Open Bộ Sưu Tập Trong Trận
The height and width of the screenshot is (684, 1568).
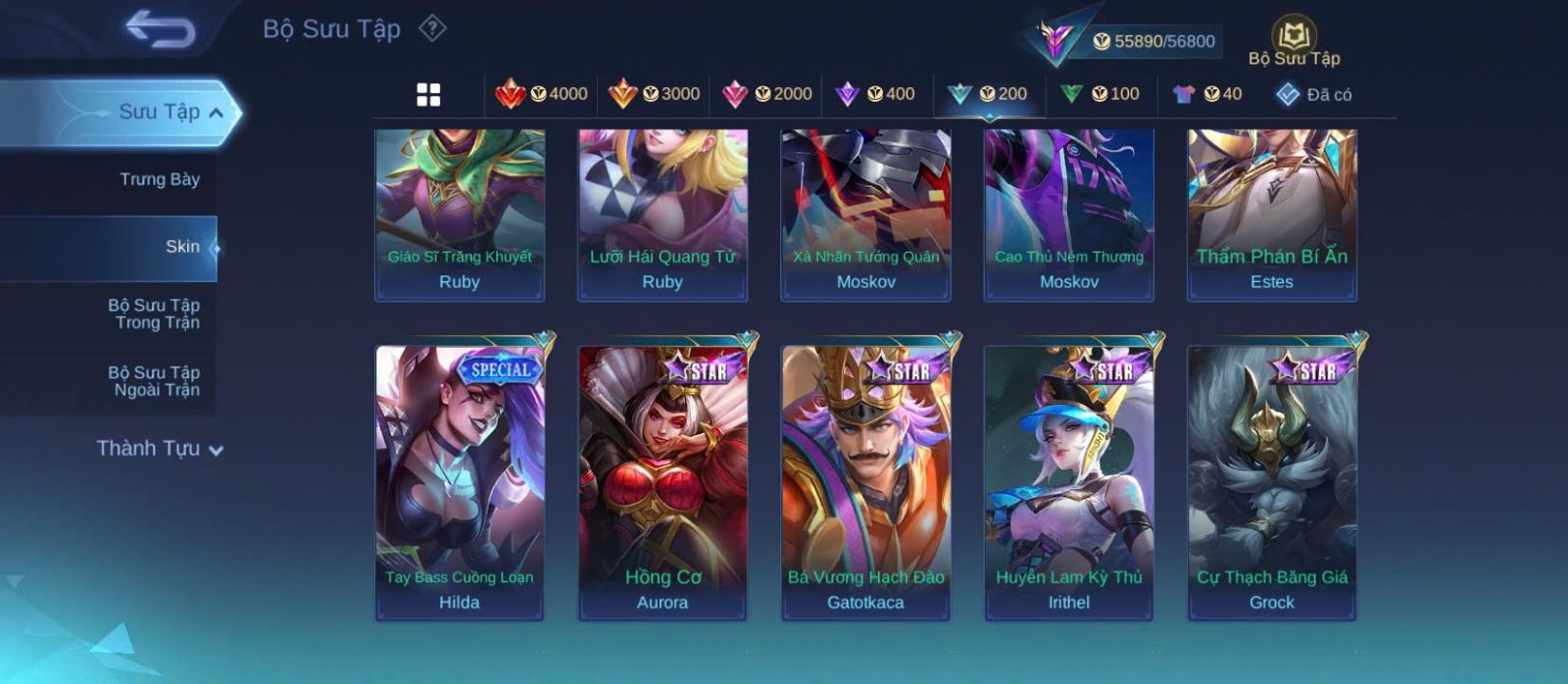click(154, 314)
